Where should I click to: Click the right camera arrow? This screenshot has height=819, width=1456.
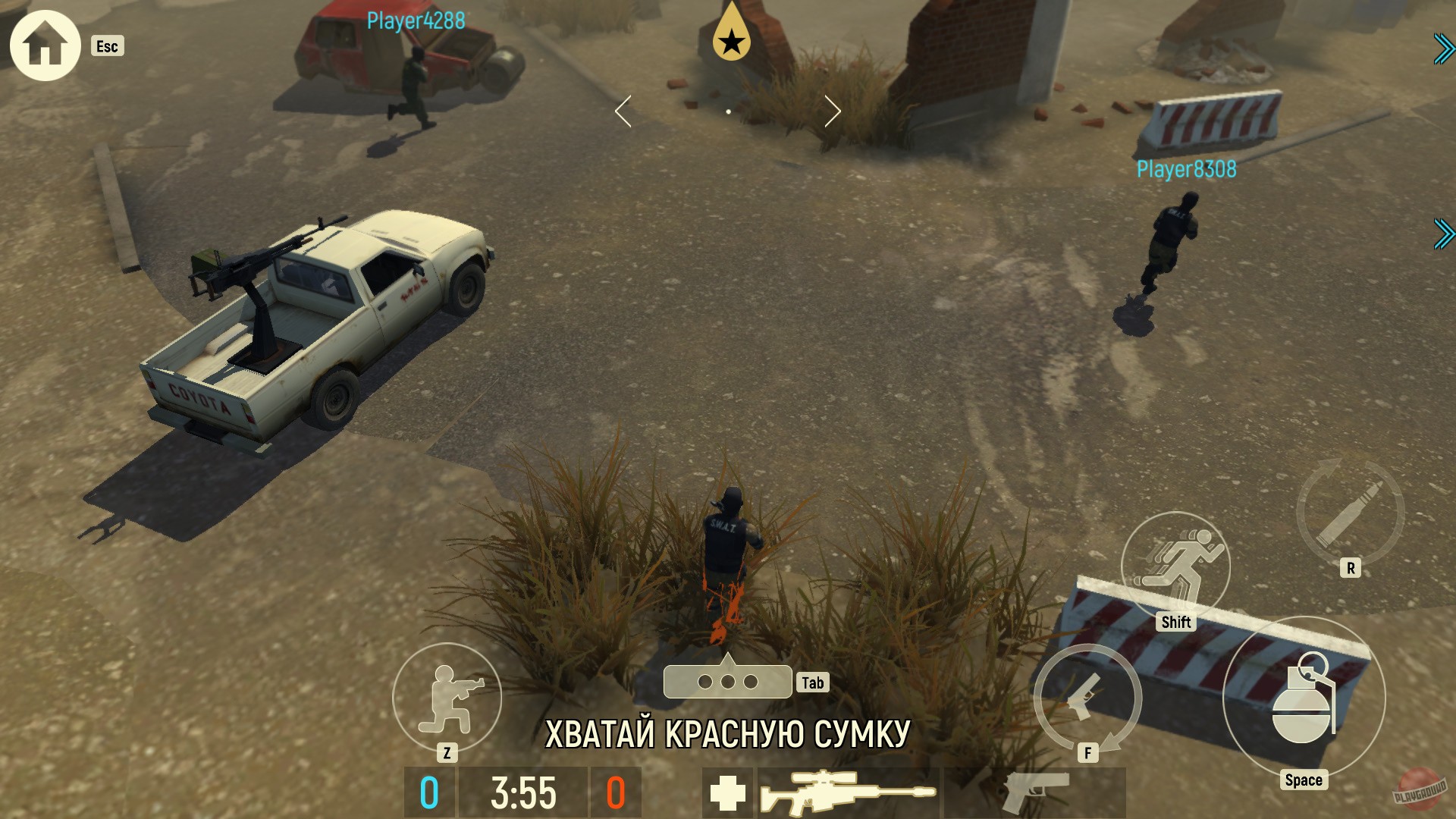834,111
